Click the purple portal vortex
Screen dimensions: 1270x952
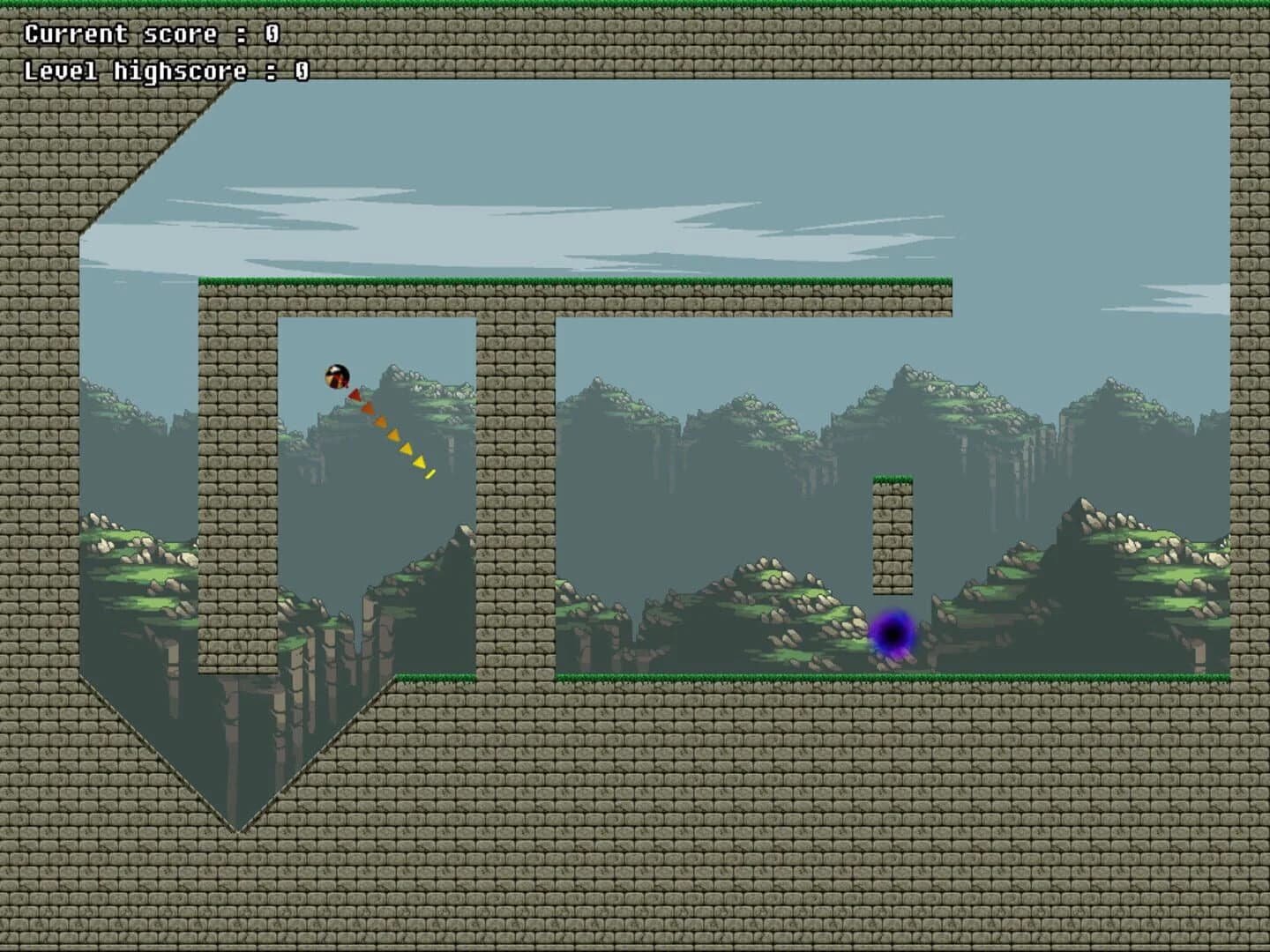point(893,635)
